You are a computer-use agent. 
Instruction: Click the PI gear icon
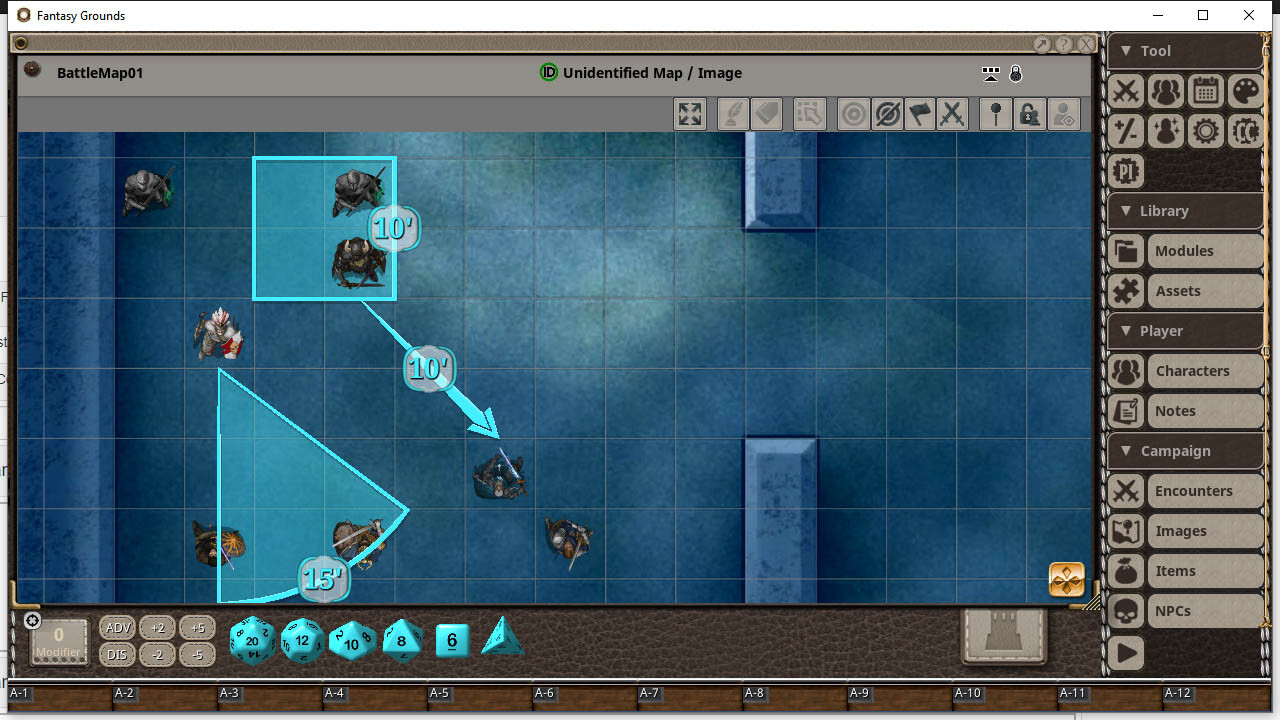(x=1125, y=171)
